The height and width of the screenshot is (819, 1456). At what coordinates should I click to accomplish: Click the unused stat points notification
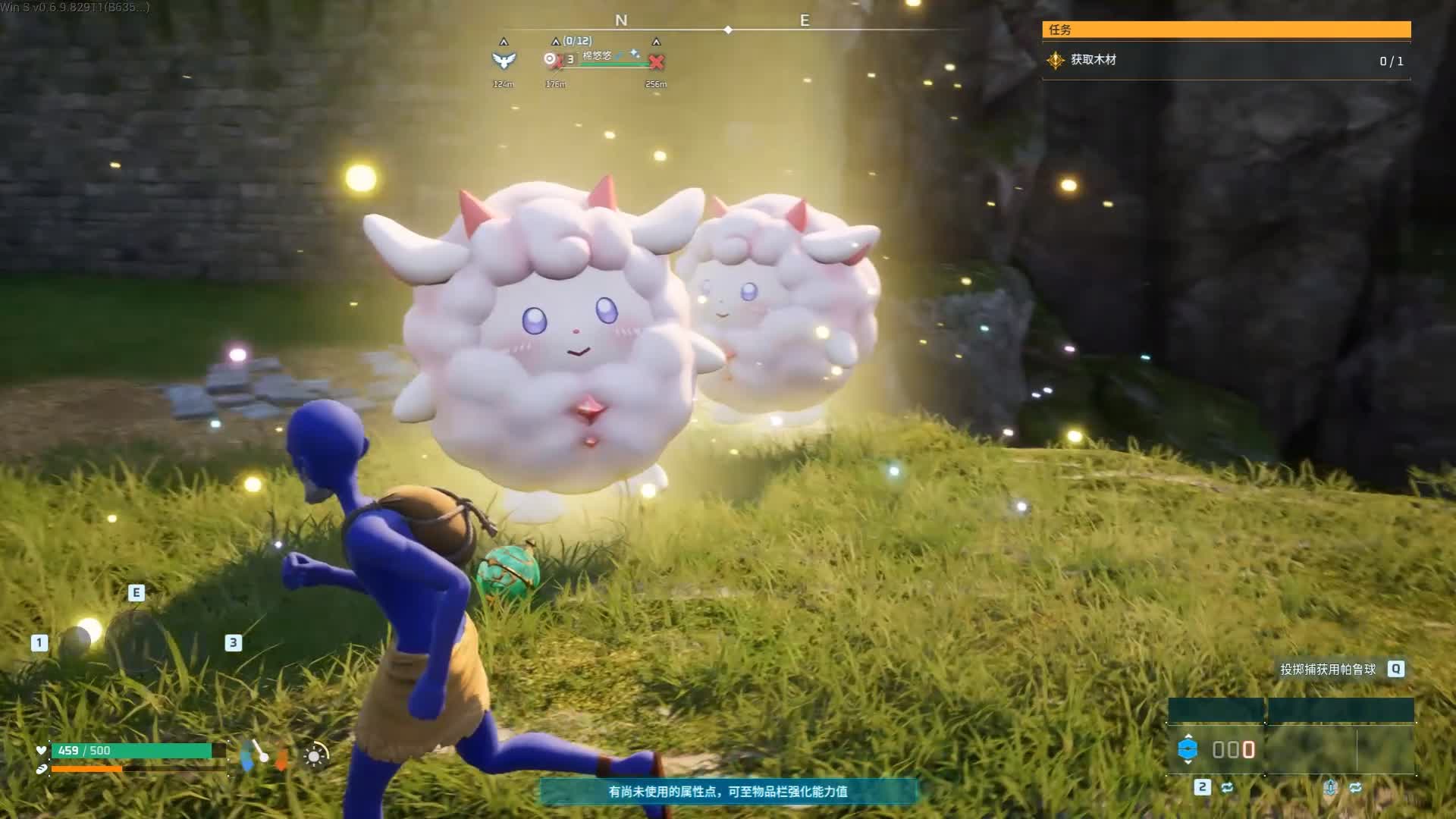click(x=728, y=791)
